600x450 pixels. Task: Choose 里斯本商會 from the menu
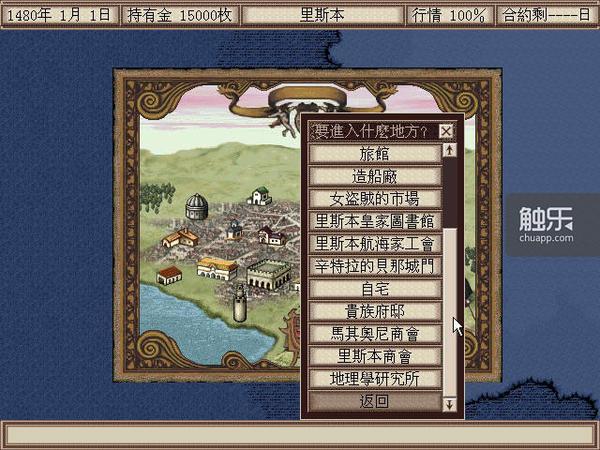[374, 356]
